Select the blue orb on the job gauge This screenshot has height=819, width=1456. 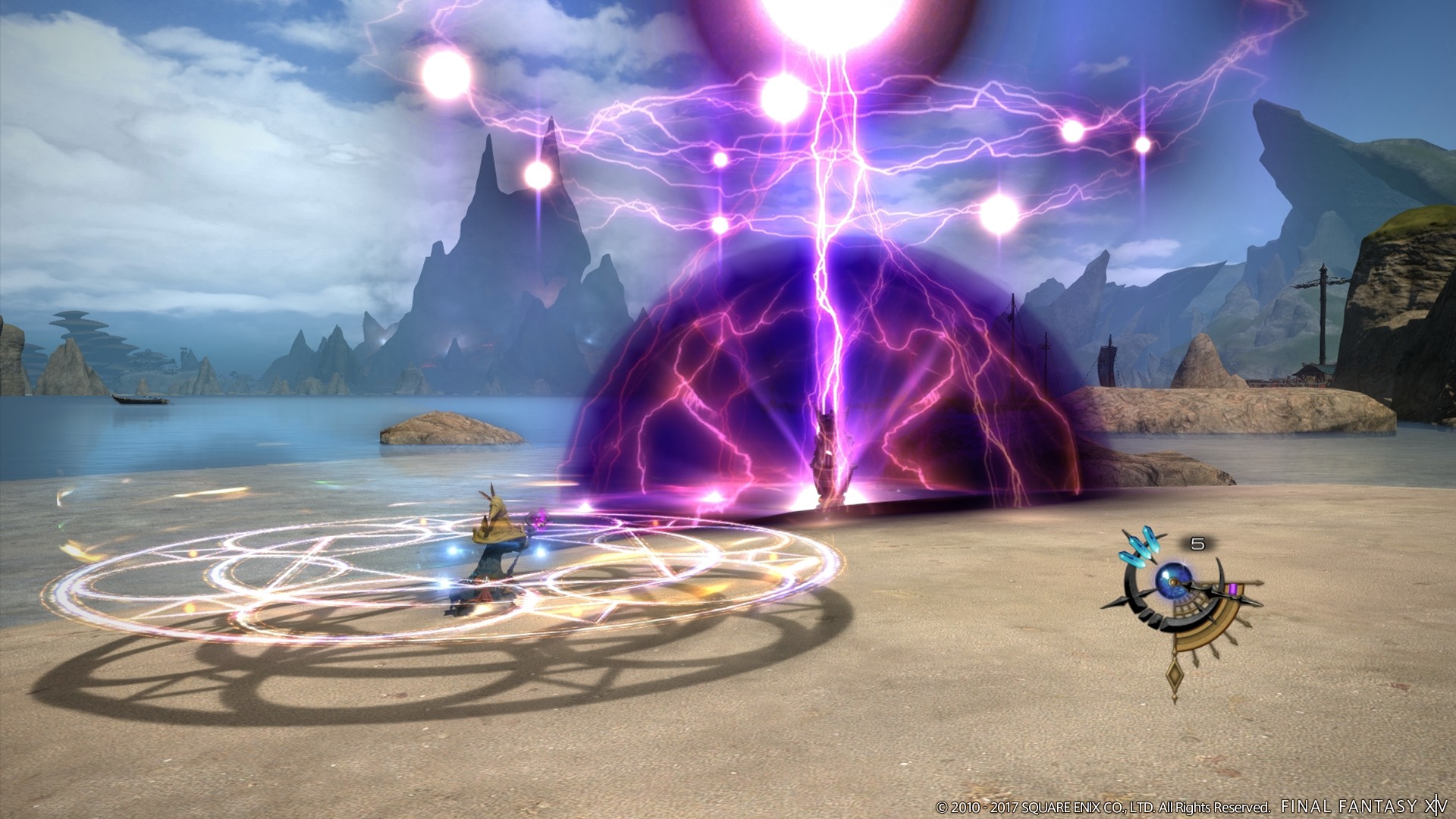tap(1173, 579)
